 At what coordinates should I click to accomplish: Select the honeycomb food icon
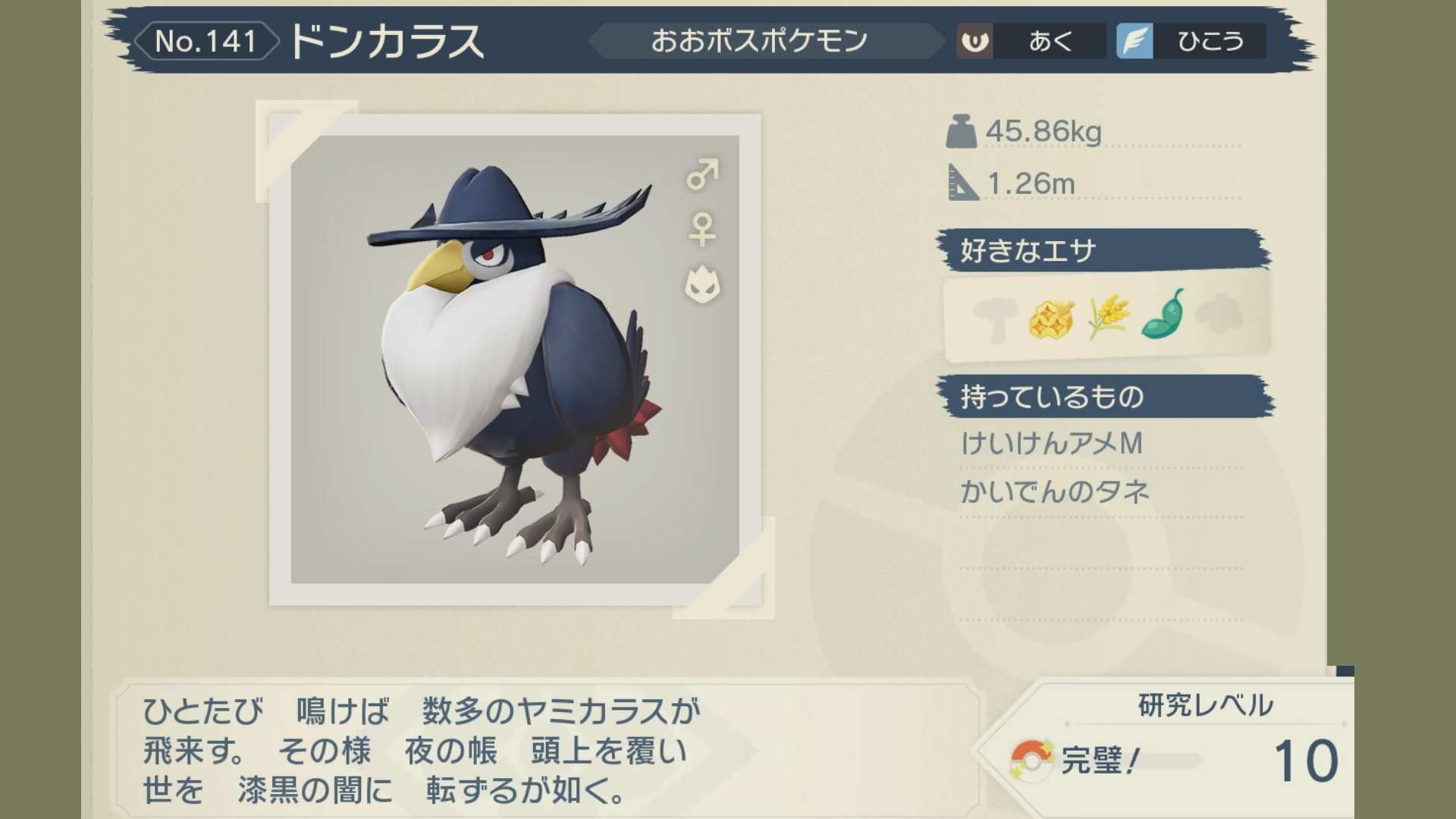pyautogui.click(x=1051, y=318)
